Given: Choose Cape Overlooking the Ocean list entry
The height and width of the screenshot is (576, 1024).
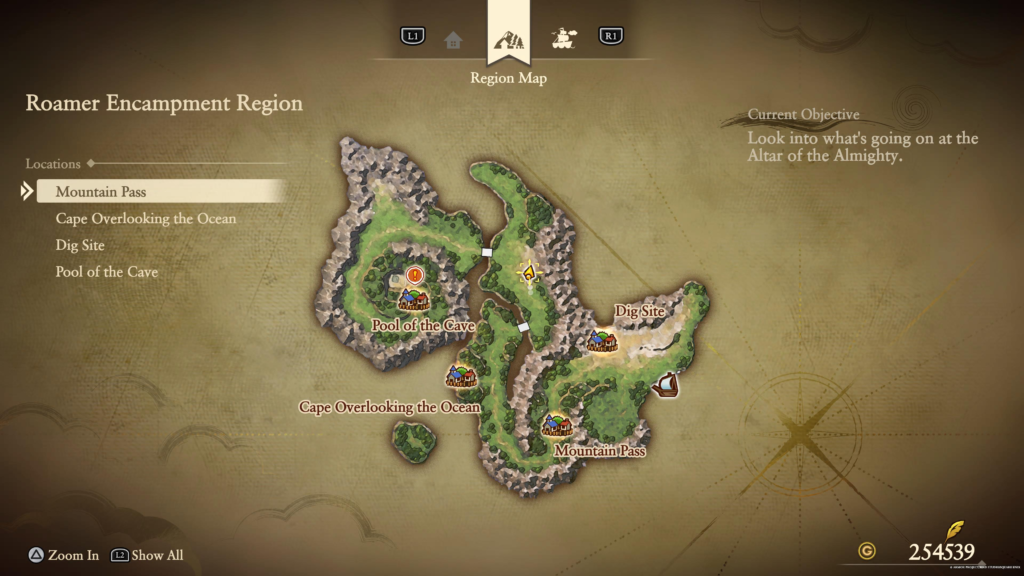Looking at the screenshot, I should (146, 218).
